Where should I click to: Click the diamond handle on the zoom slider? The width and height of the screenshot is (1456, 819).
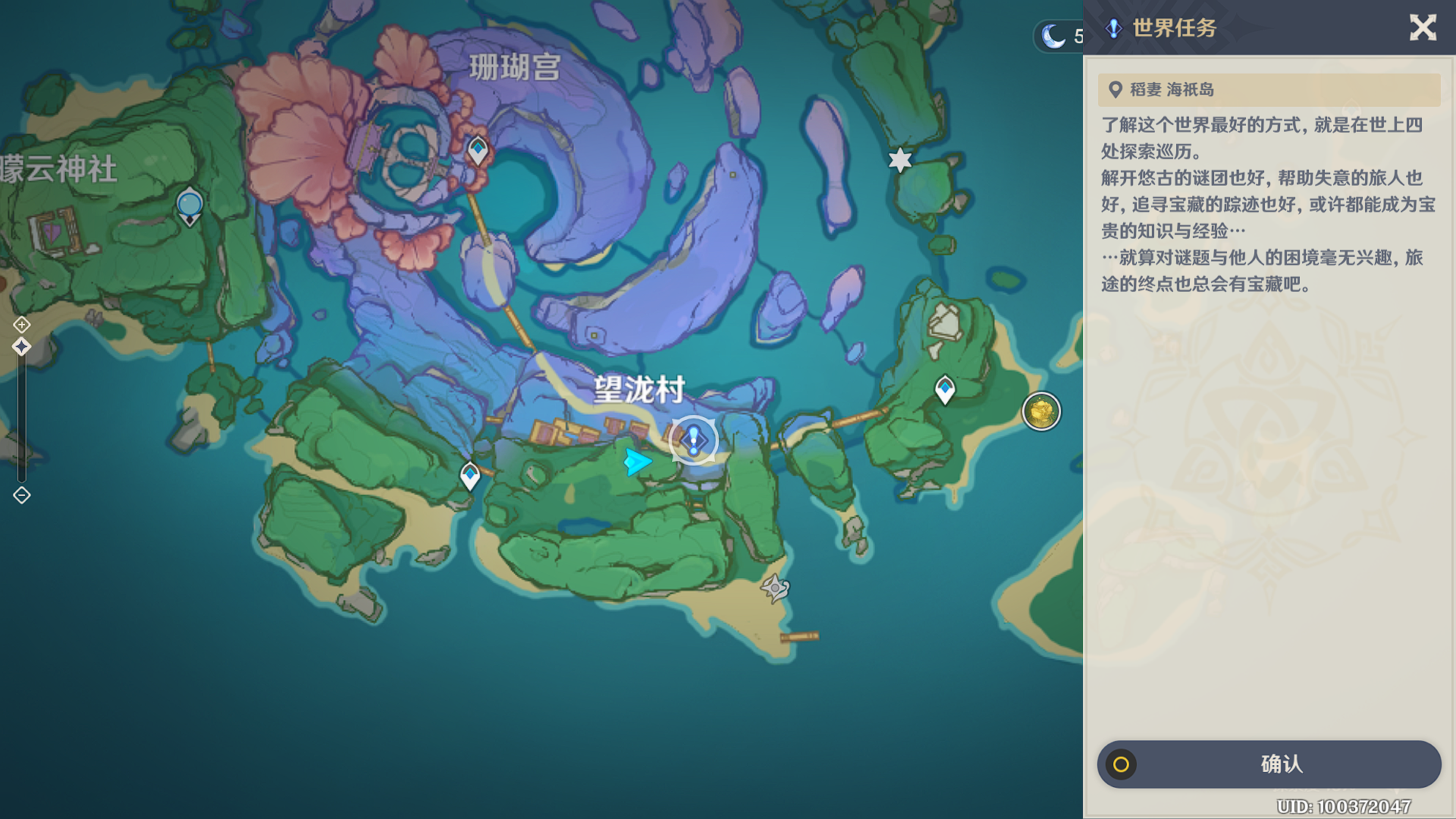(20, 345)
